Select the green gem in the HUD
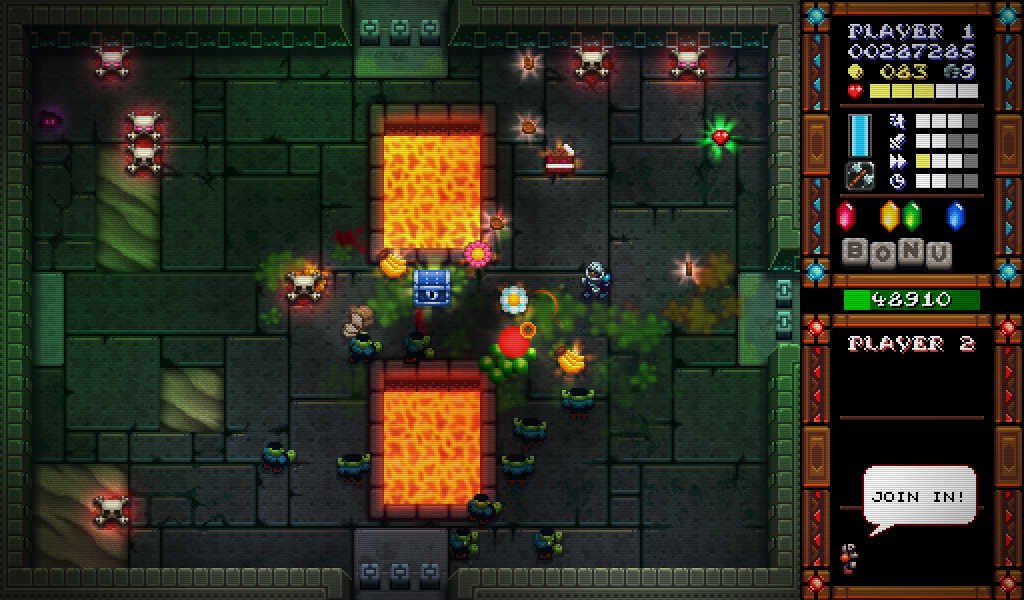Image resolution: width=1024 pixels, height=600 pixels. point(911,215)
